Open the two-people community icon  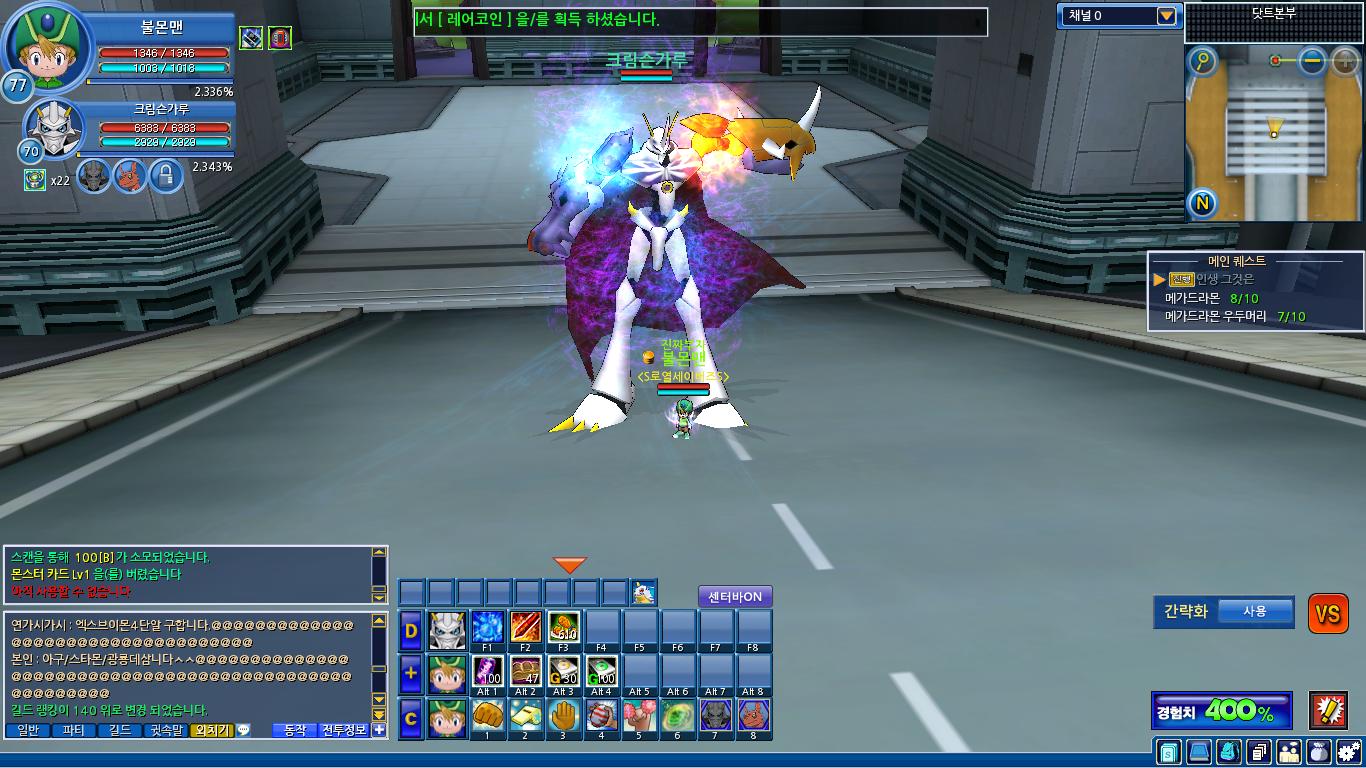coord(1289,751)
